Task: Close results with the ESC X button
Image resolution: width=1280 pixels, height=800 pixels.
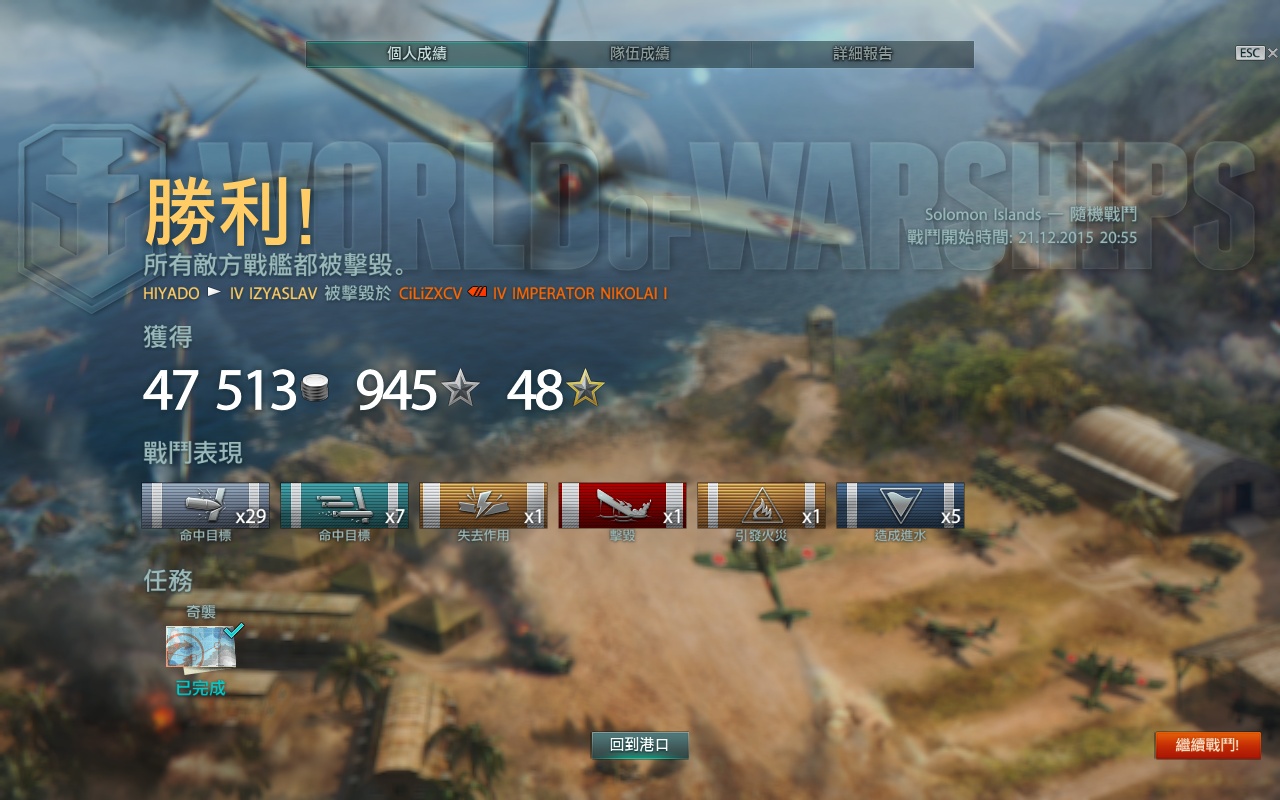Action: click(x=1272, y=53)
